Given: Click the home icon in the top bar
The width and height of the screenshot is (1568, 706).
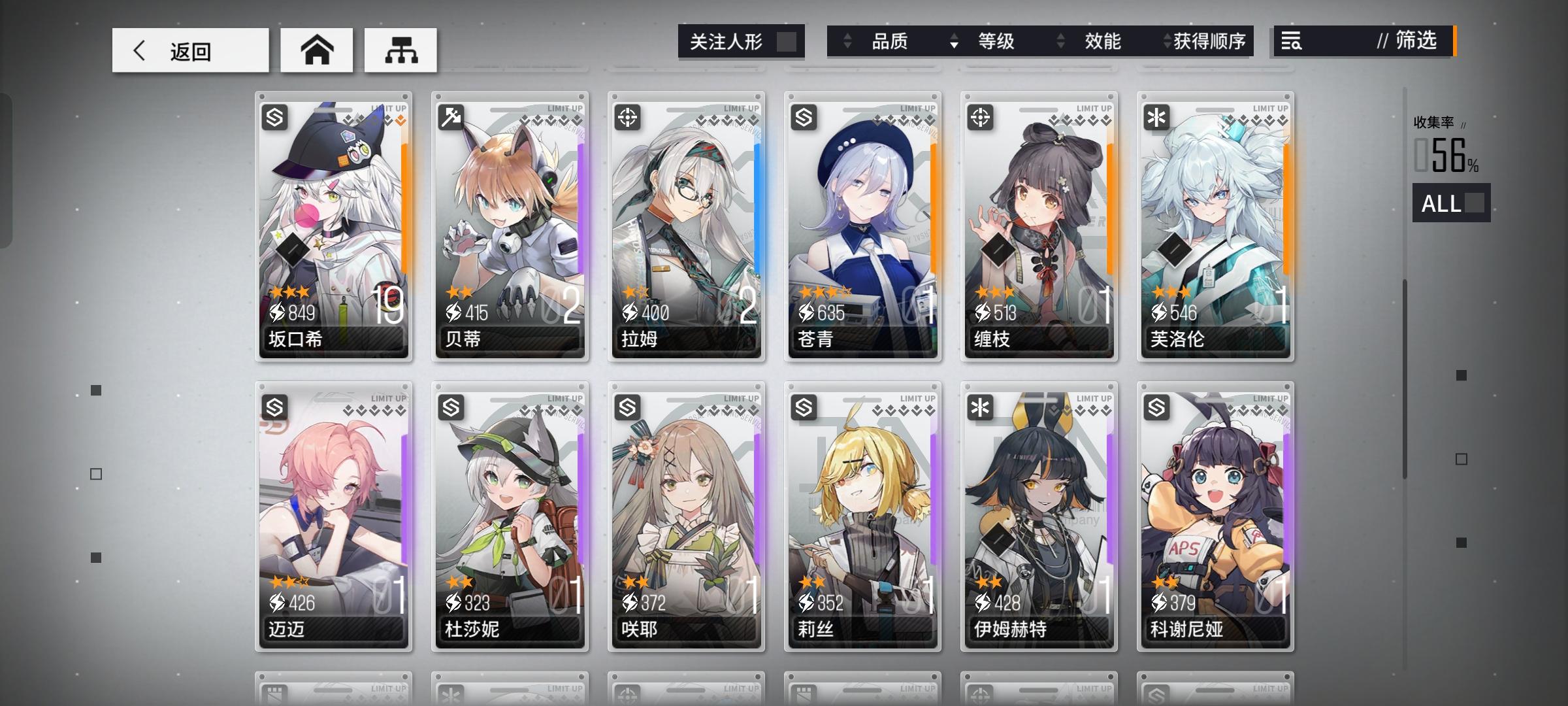Looking at the screenshot, I should click(316, 49).
